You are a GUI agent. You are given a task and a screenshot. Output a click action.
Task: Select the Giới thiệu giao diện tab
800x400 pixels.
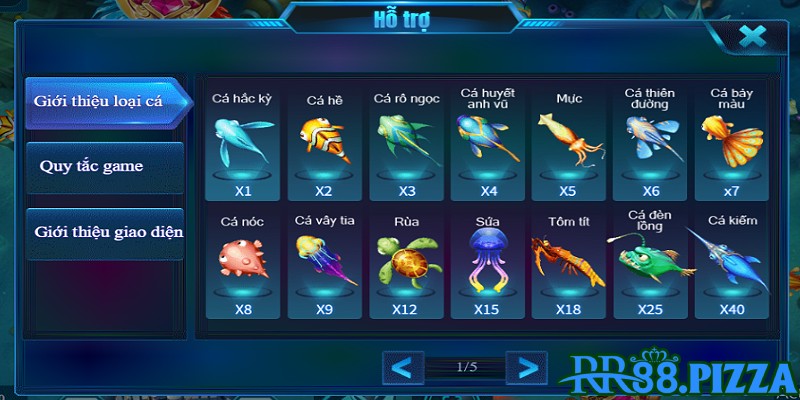pyautogui.click(x=104, y=232)
